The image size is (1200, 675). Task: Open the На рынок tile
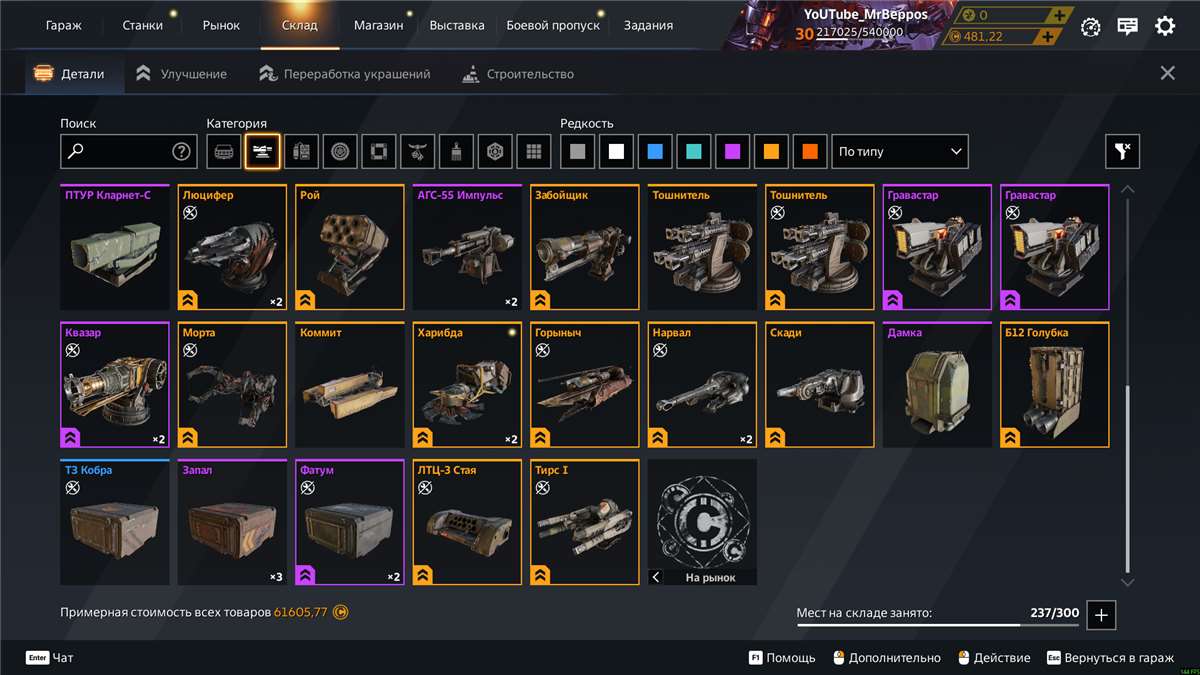[702, 523]
